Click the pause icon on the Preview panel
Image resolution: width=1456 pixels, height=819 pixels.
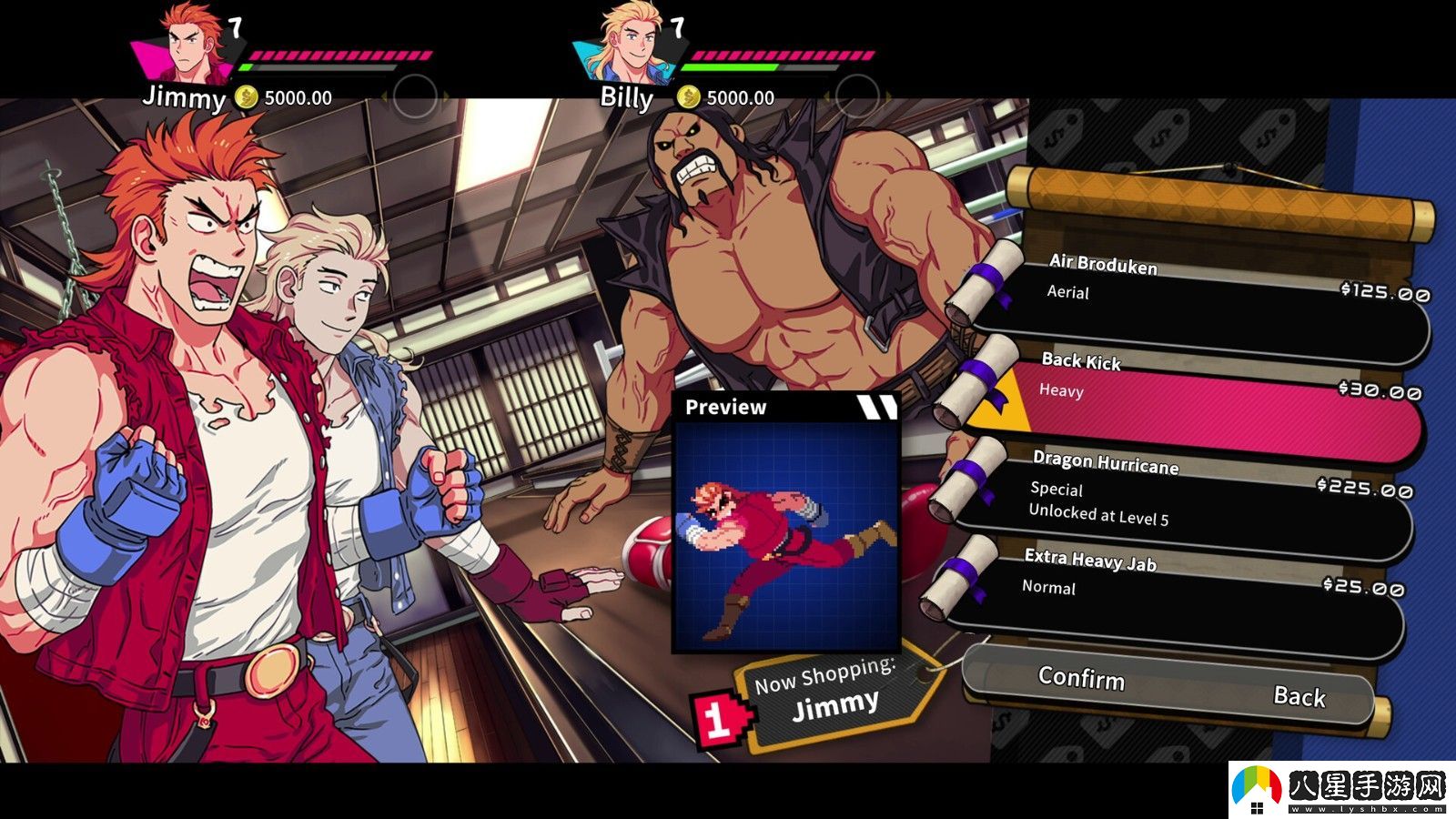(x=876, y=407)
